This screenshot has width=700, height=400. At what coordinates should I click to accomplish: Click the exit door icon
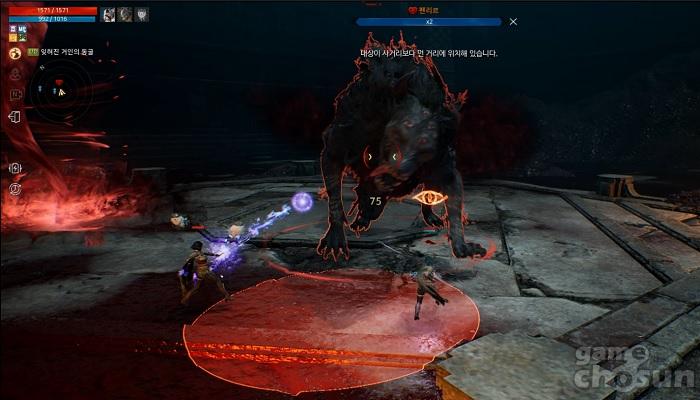(x=15, y=117)
